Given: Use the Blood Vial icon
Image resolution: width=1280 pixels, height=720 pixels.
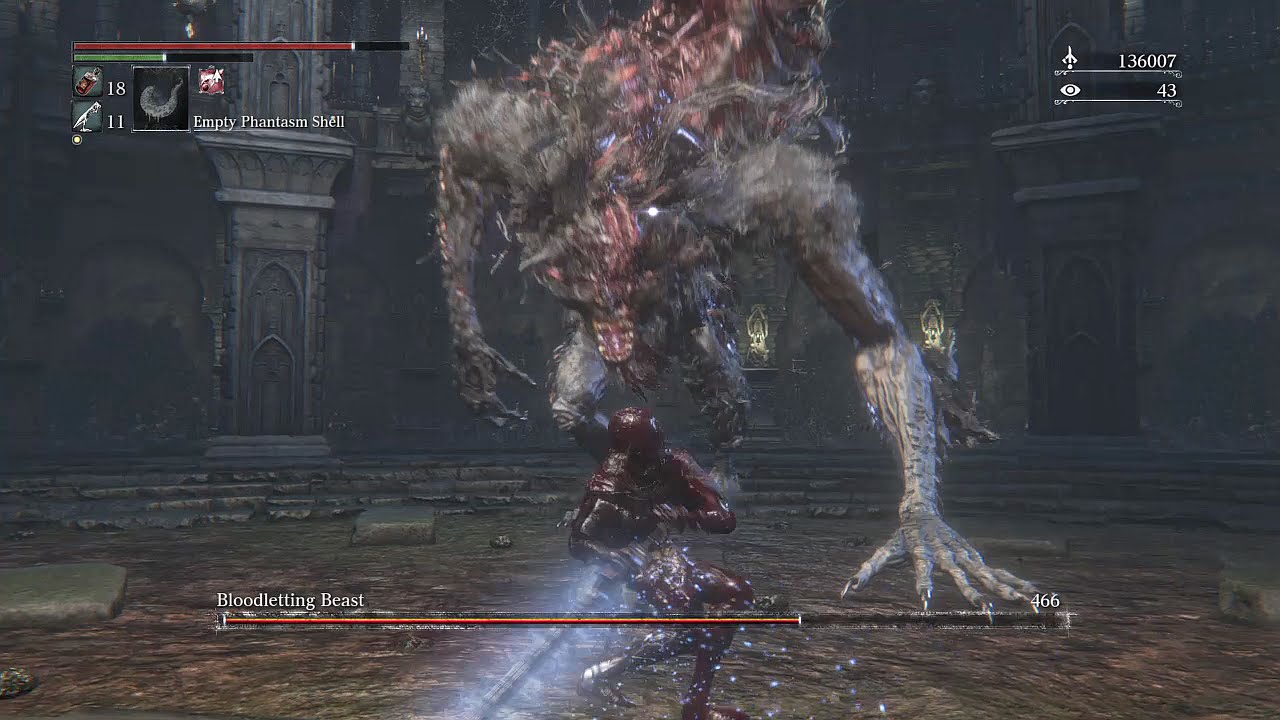Looking at the screenshot, I should click(87, 84).
